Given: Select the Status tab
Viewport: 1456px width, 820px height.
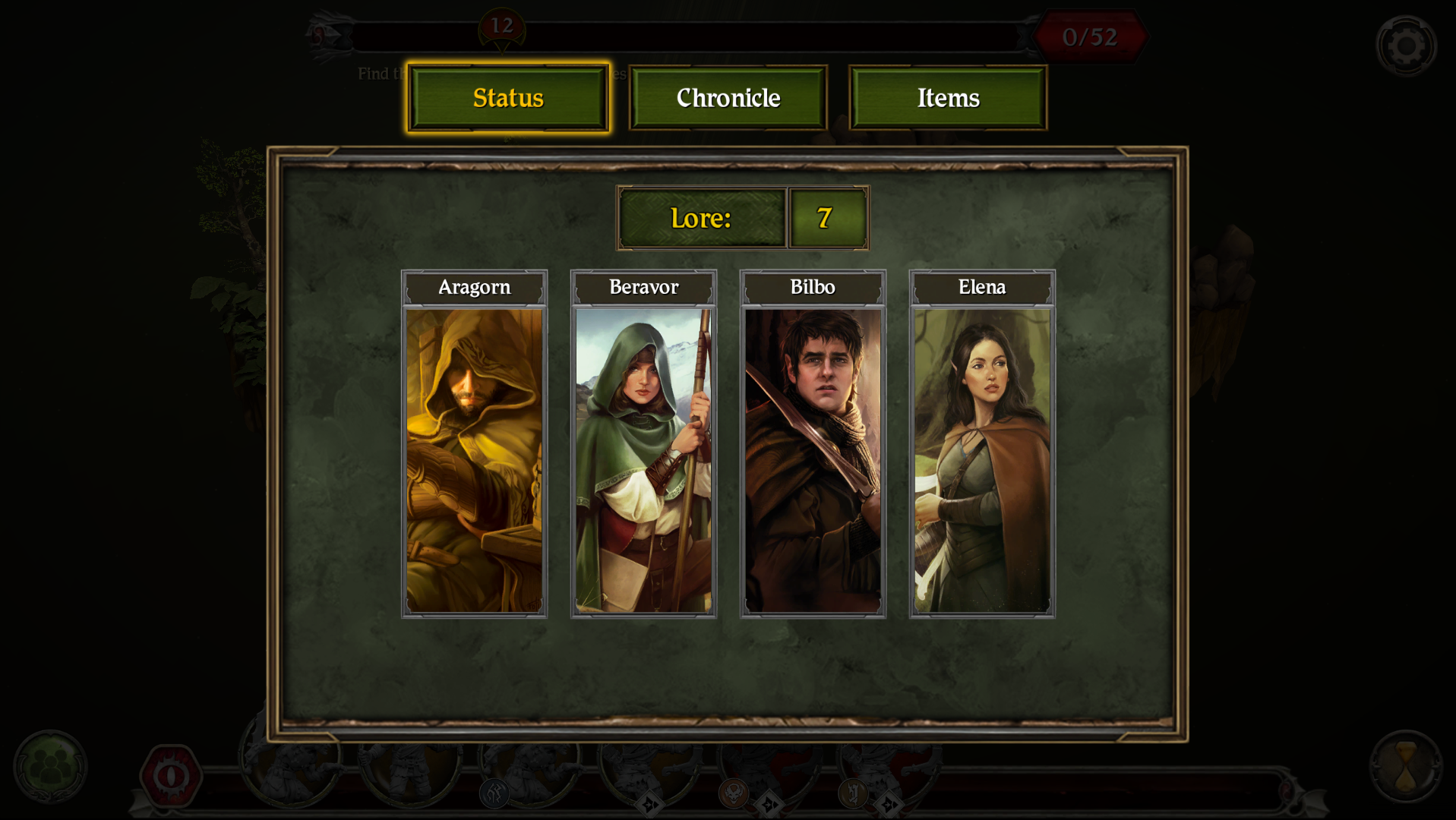Looking at the screenshot, I should (508, 97).
